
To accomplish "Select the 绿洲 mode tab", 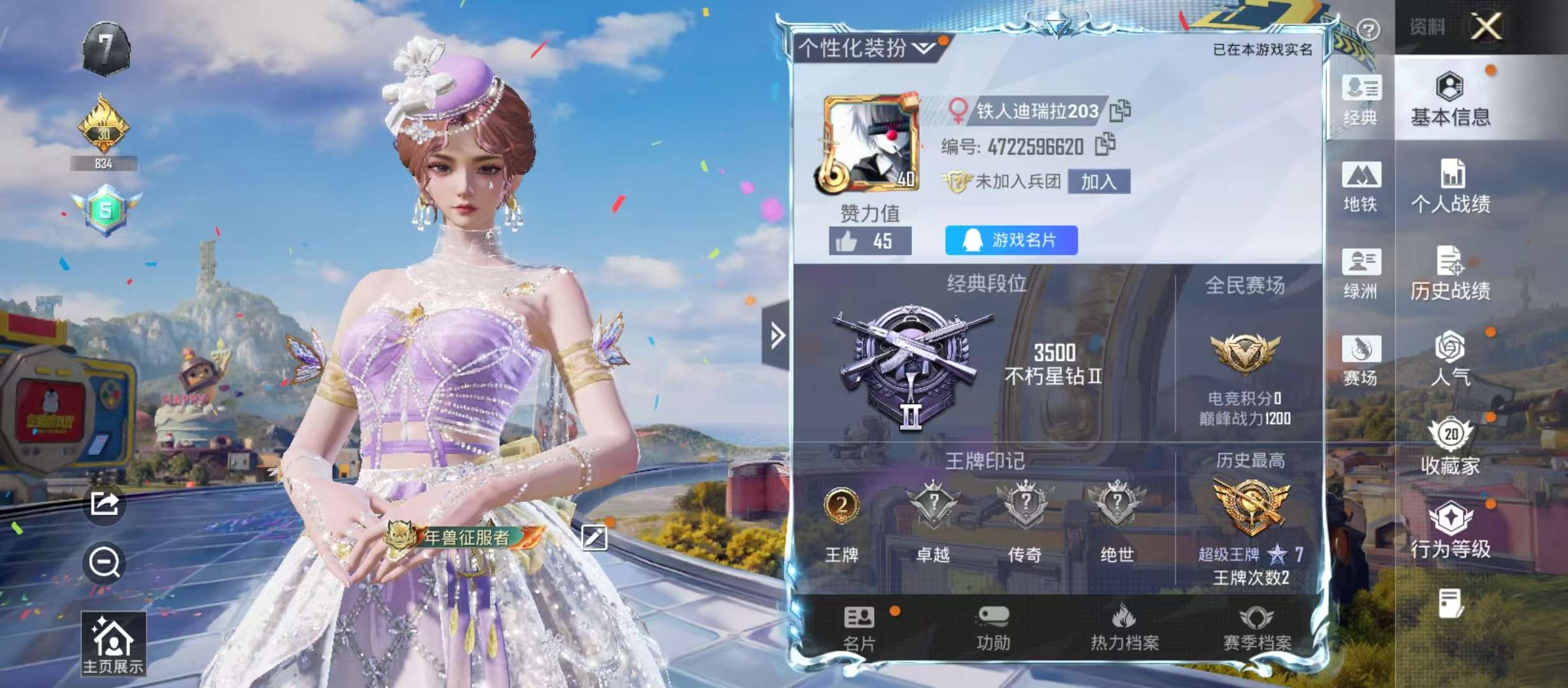I will point(1360,273).
